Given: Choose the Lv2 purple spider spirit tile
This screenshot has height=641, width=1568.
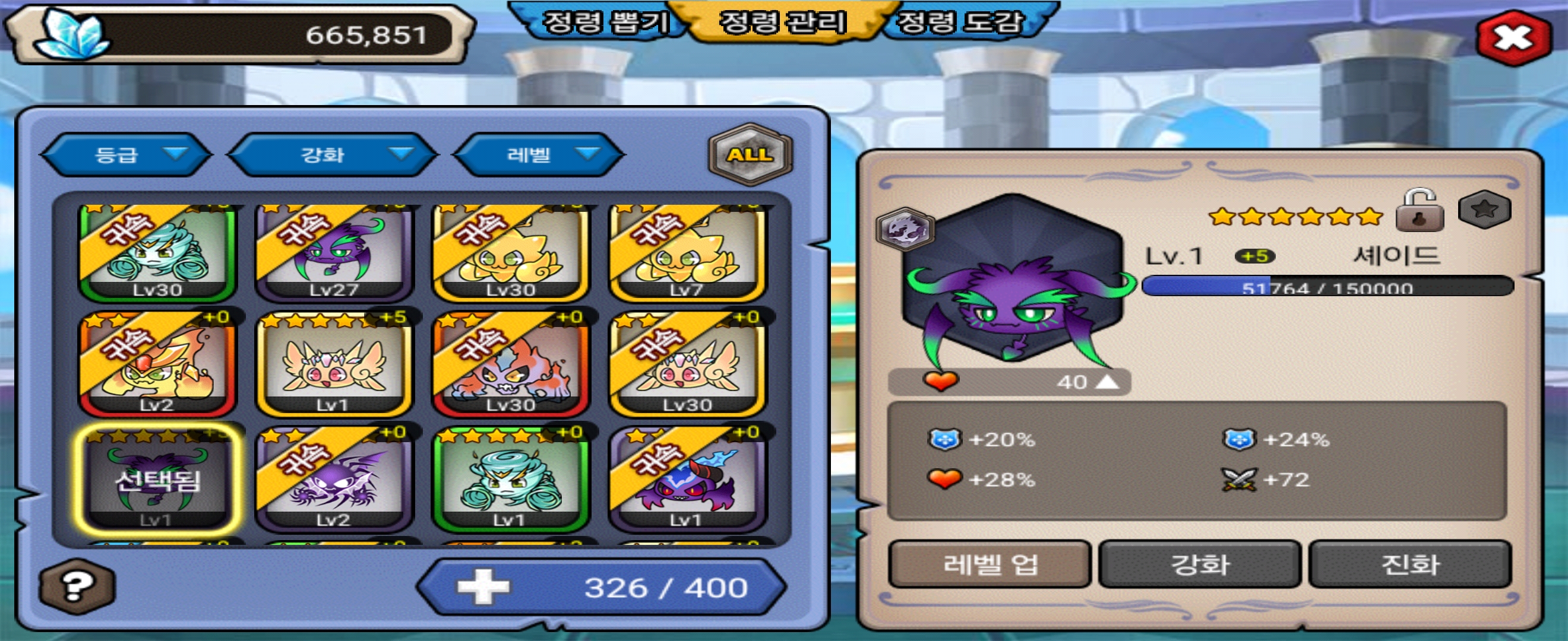Looking at the screenshot, I should coord(334,479).
